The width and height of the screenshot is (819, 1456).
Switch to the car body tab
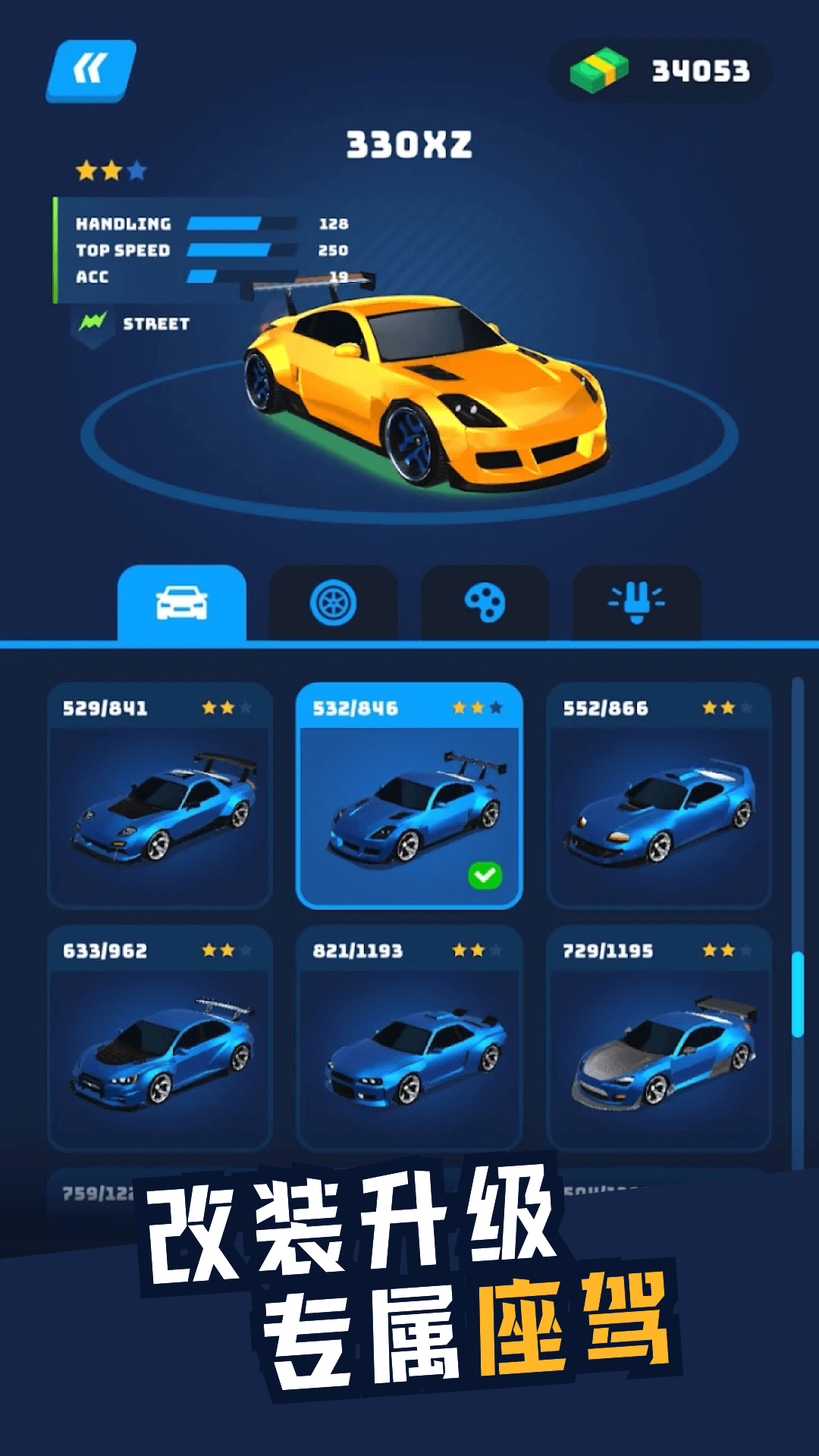pos(182,604)
